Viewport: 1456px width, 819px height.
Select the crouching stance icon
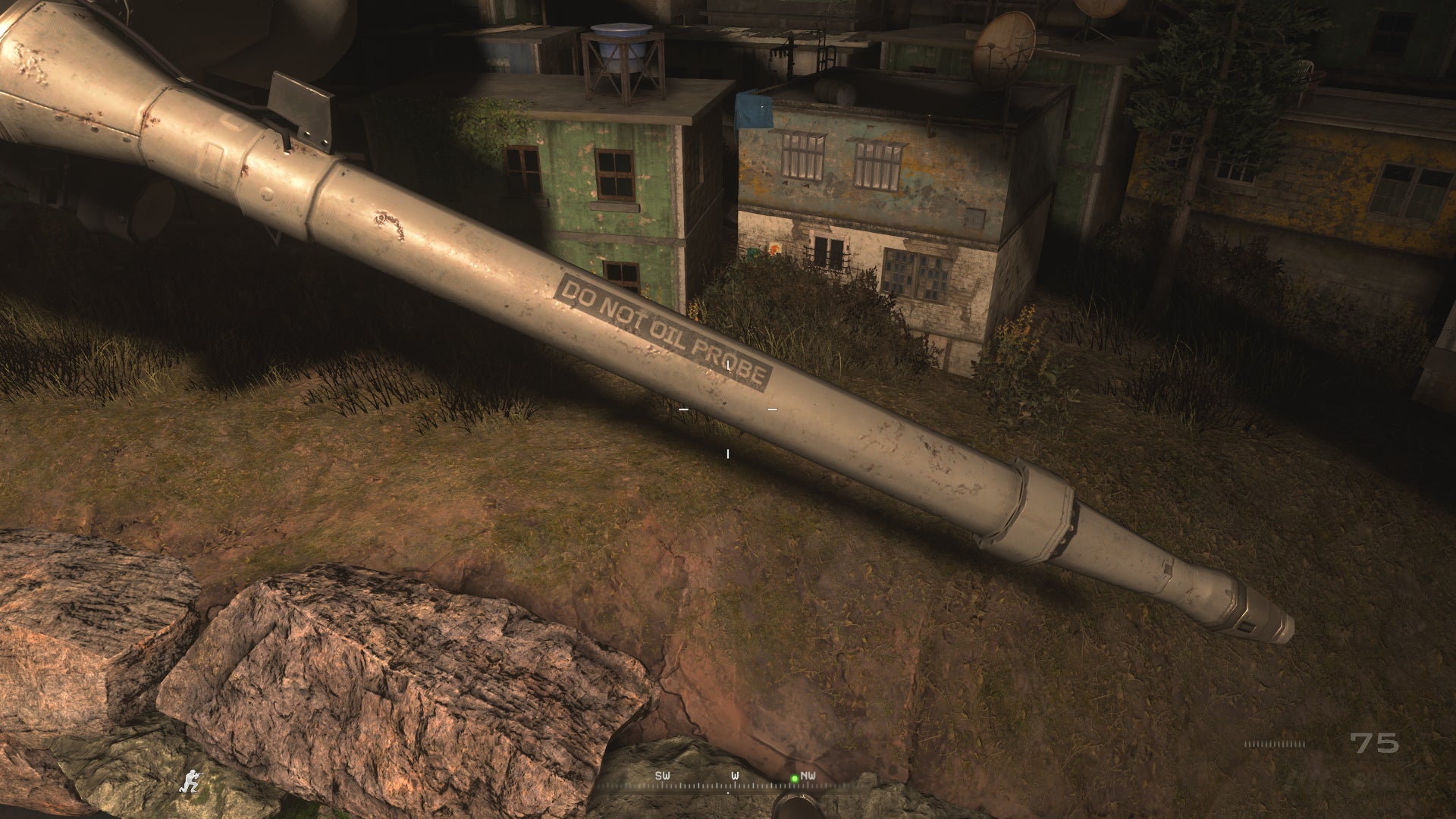coord(192,779)
